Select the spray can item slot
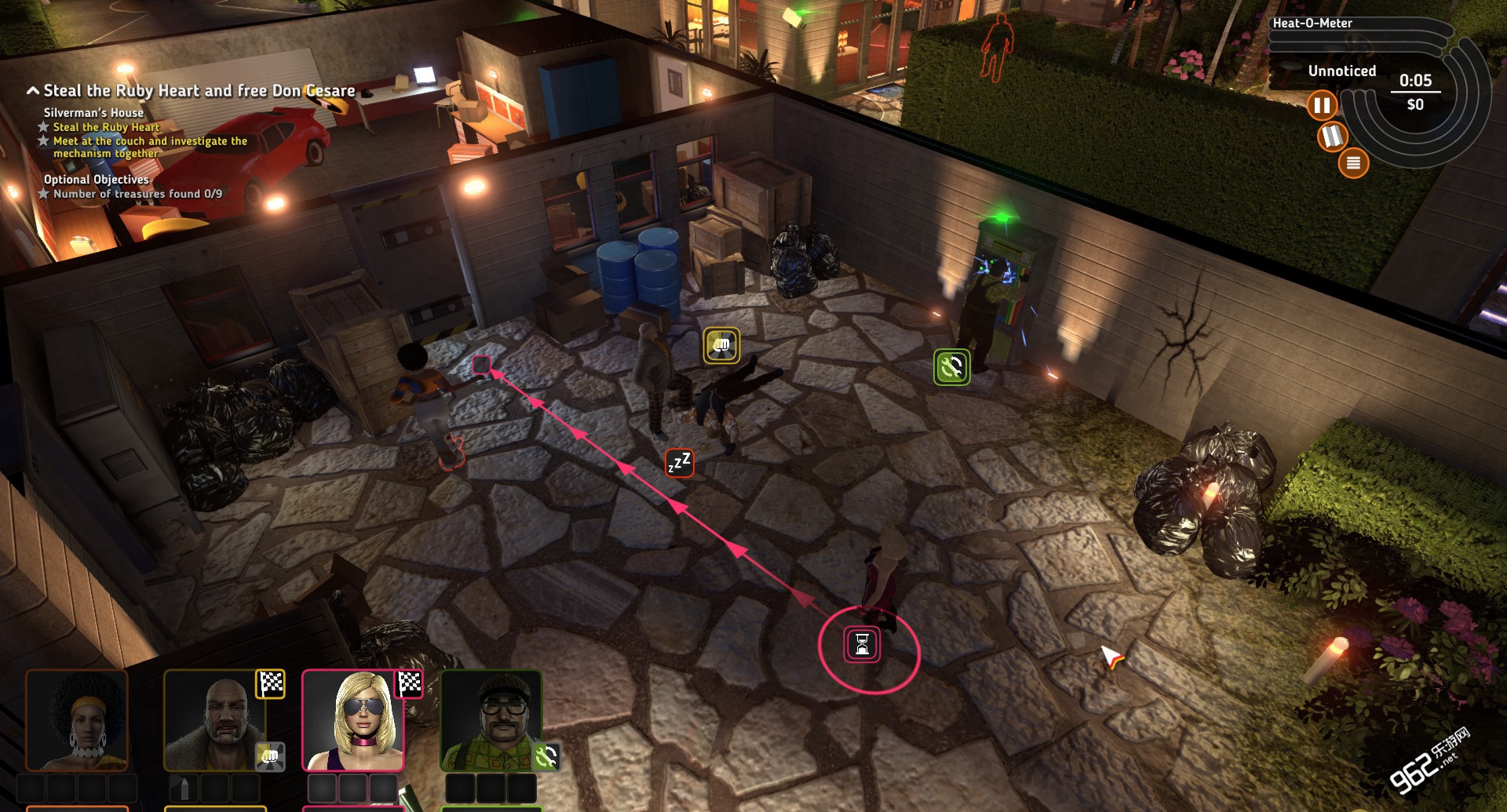1507x812 pixels. click(184, 788)
